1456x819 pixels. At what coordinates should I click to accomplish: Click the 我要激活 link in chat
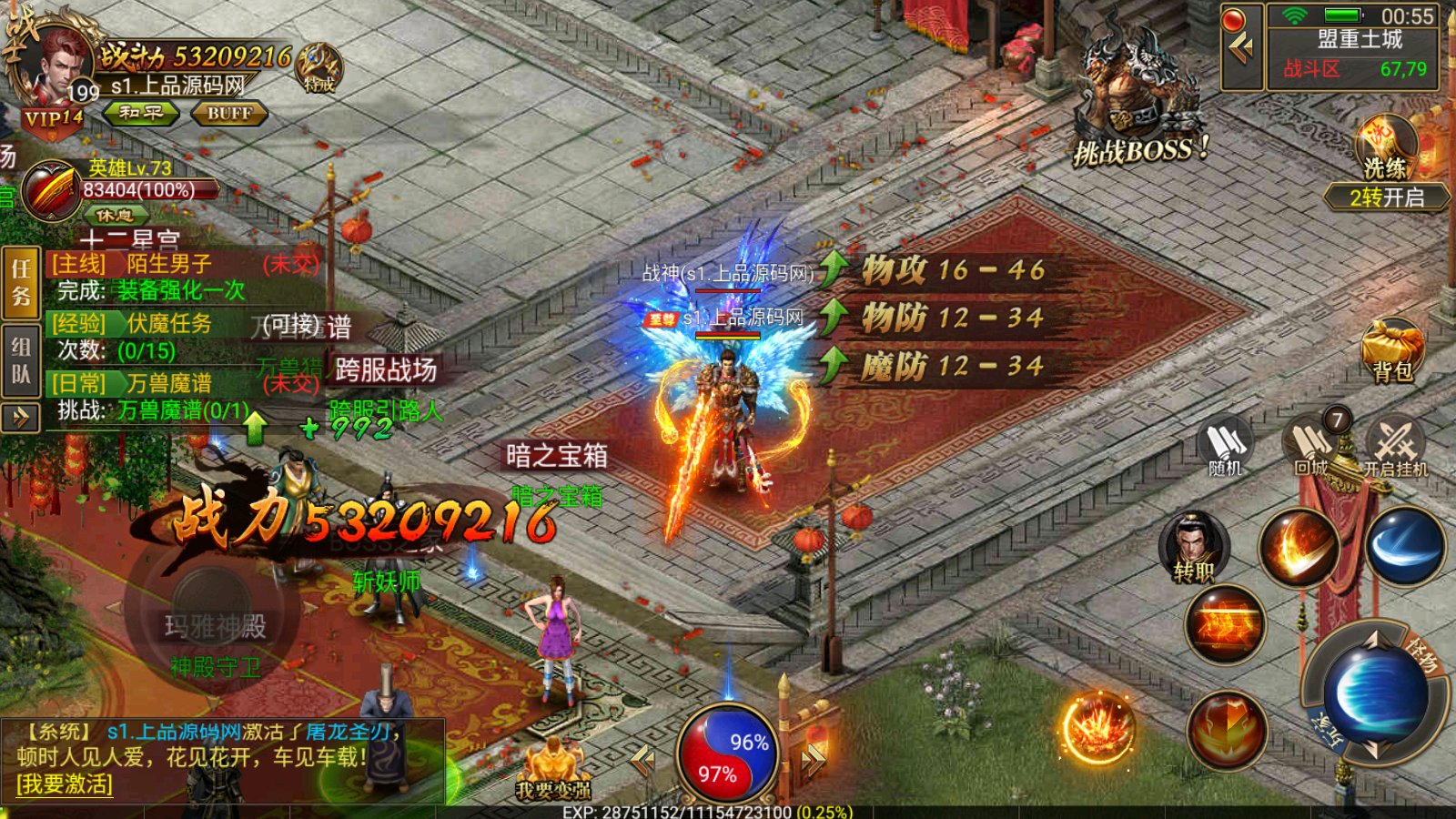[65, 784]
